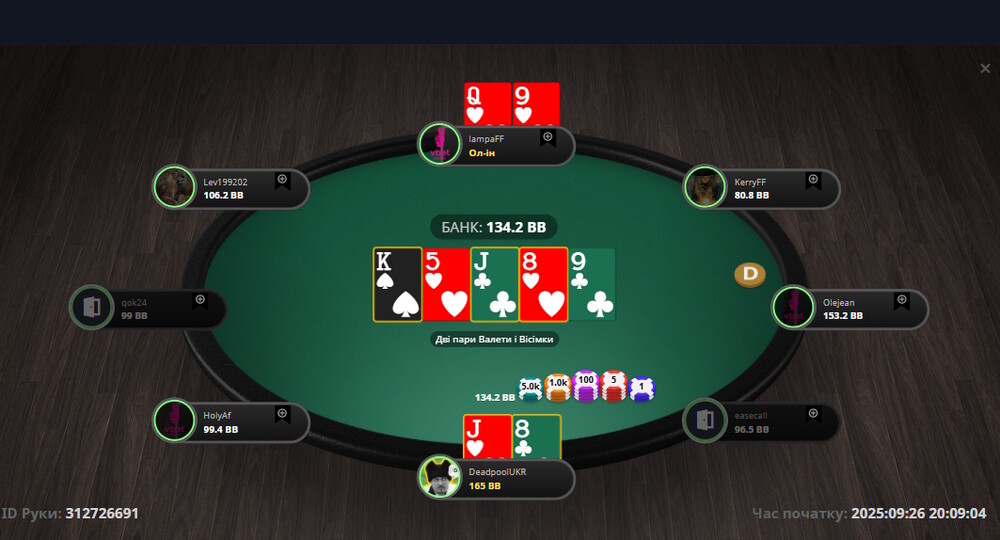
Task: Click the note icon on HolyAf's panel
Action: [282, 413]
